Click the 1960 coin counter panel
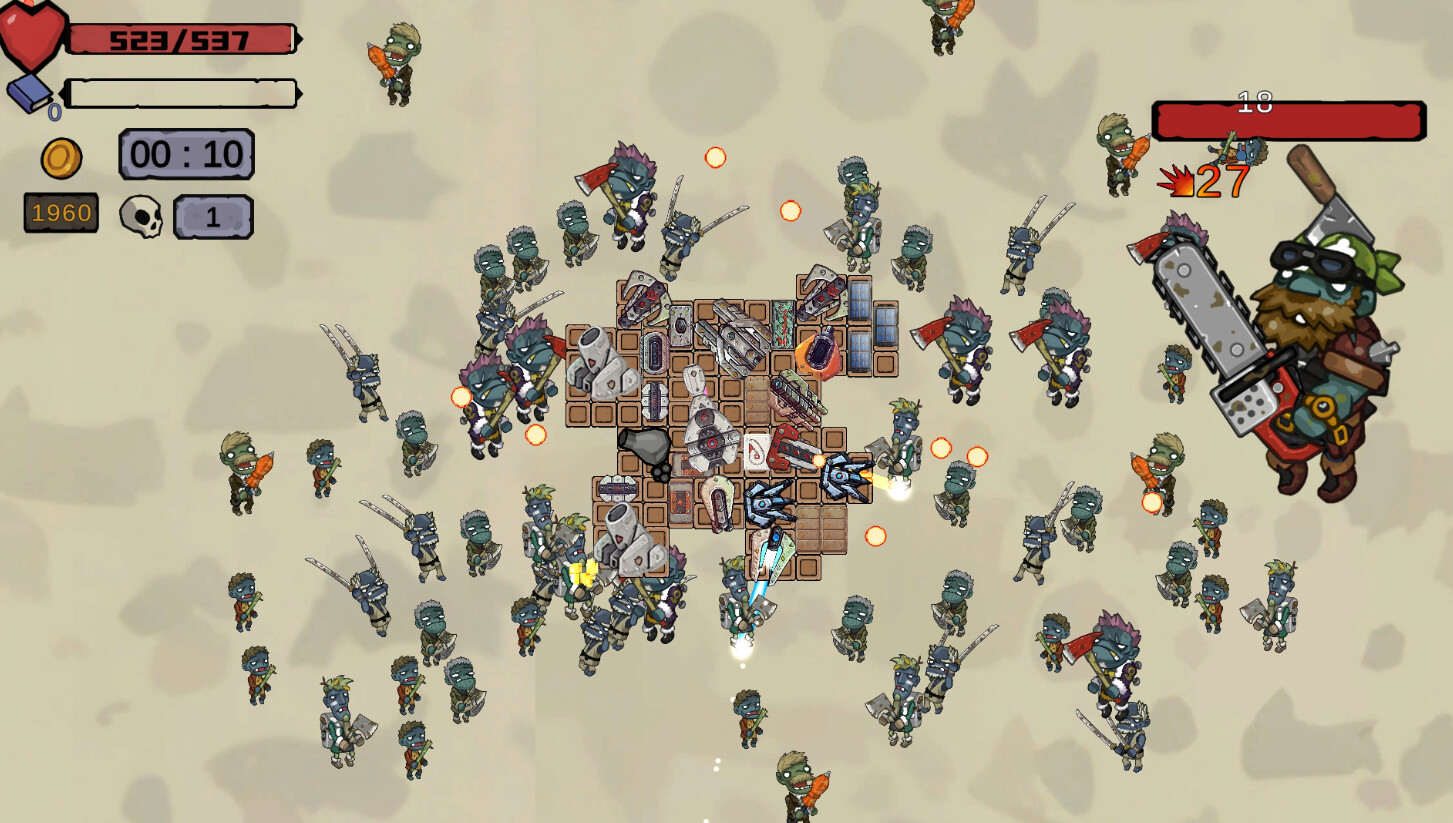The height and width of the screenshot is (823, 1453). 60,213
